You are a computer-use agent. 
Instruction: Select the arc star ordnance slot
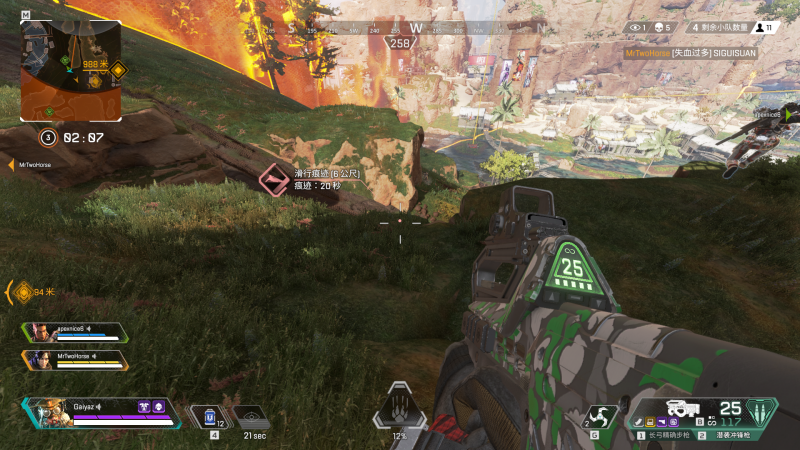(x=600, y=416)
